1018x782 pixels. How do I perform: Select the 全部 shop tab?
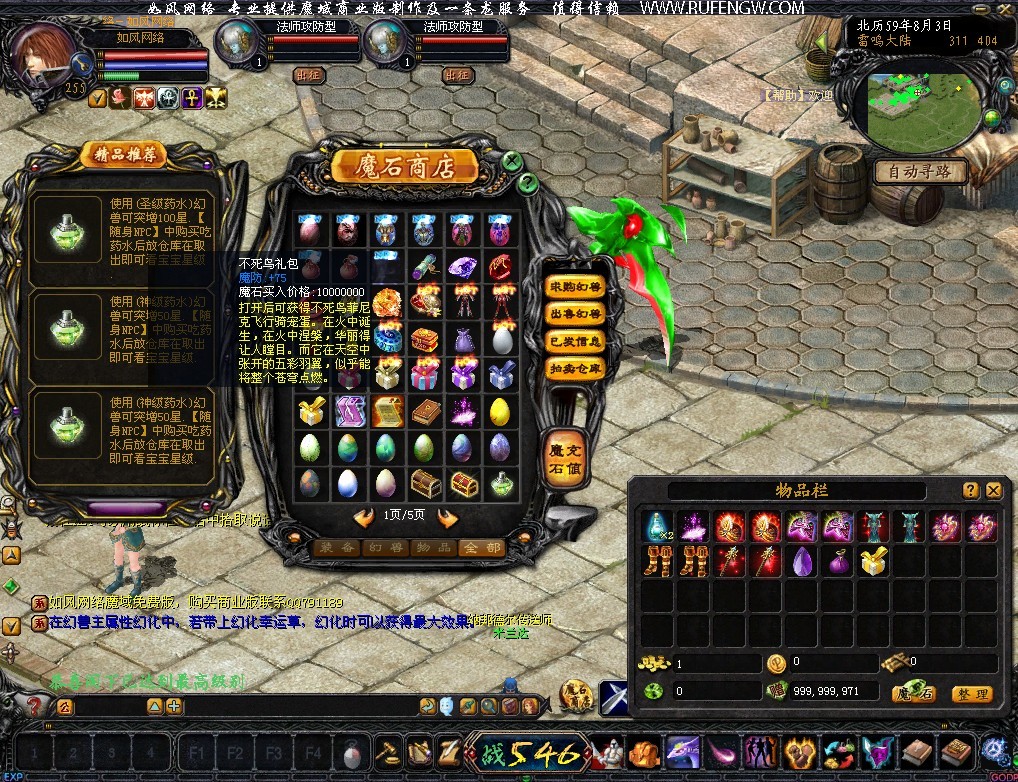pos(482,548)
